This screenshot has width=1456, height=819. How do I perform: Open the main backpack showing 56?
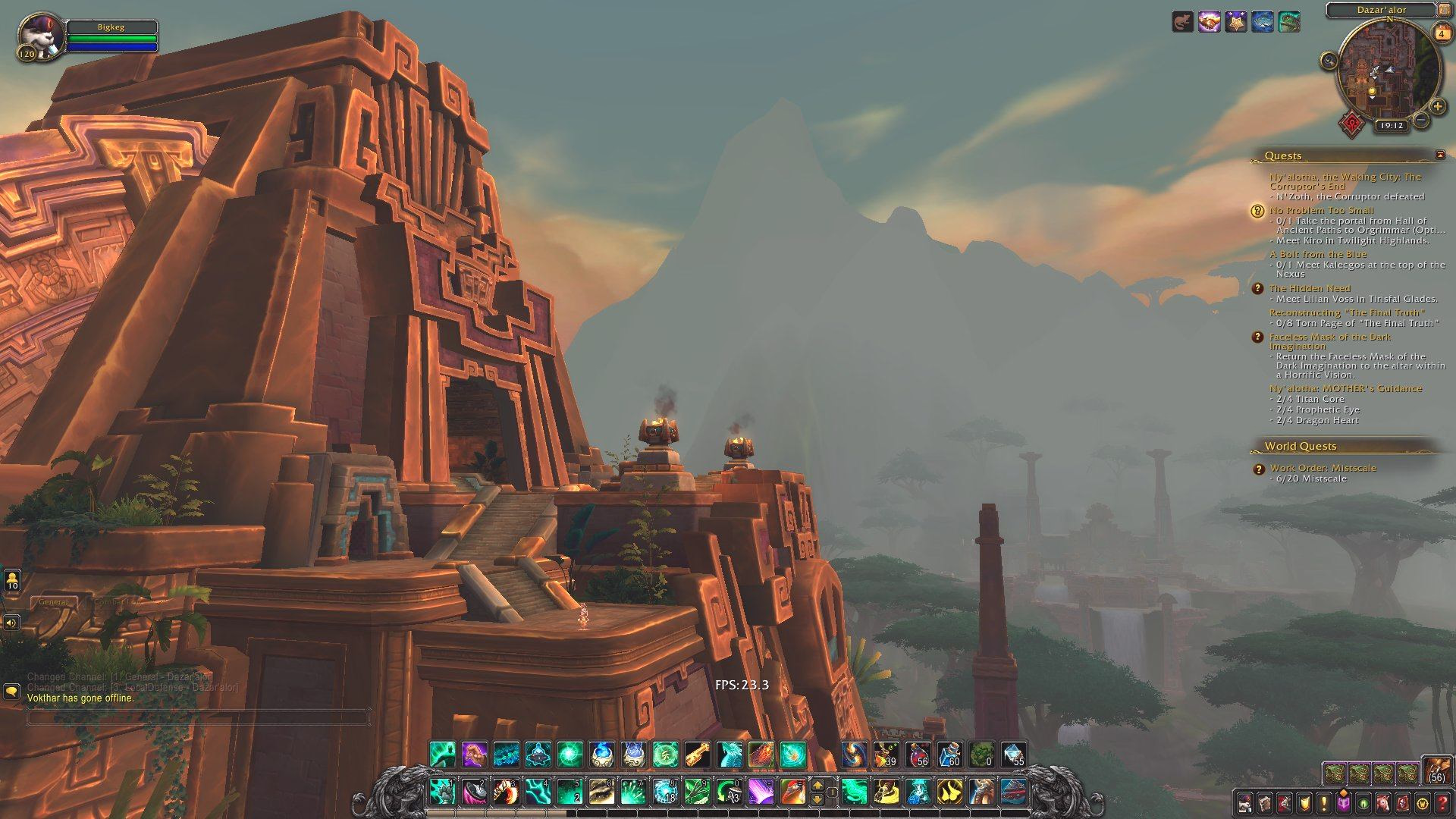pyautogui.click(x=1436, y=770)
